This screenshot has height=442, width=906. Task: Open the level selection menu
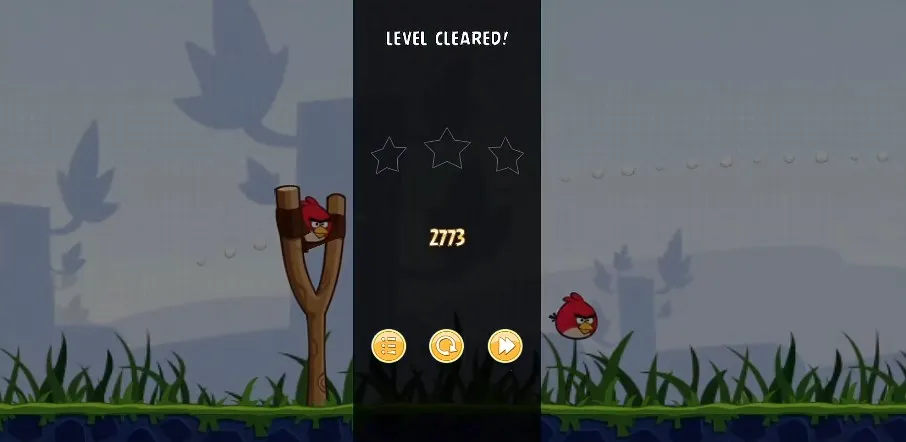(388, 346)
